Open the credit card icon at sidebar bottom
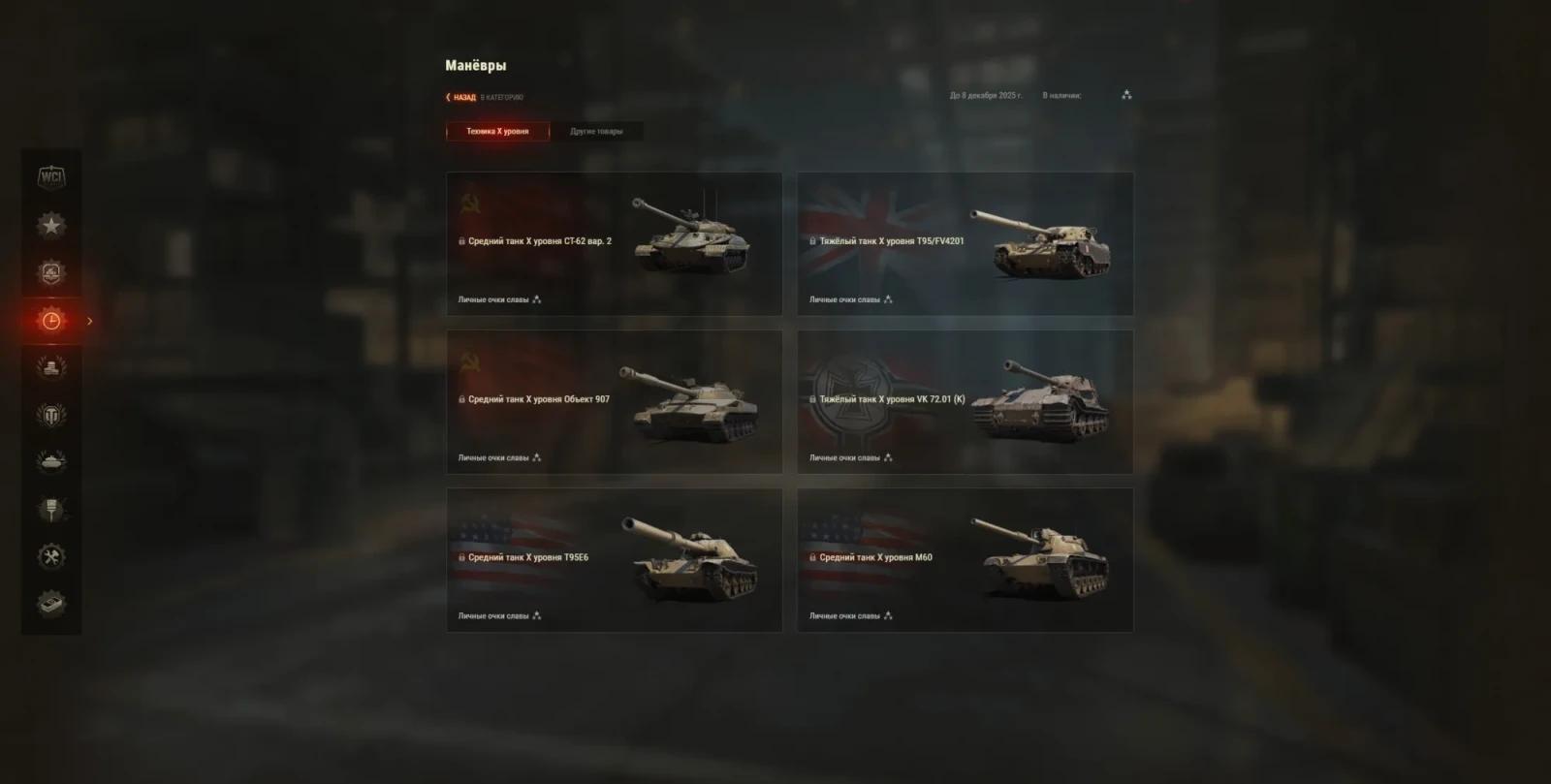The width and height of the screenshot is (1551, 784). [51, 604]
